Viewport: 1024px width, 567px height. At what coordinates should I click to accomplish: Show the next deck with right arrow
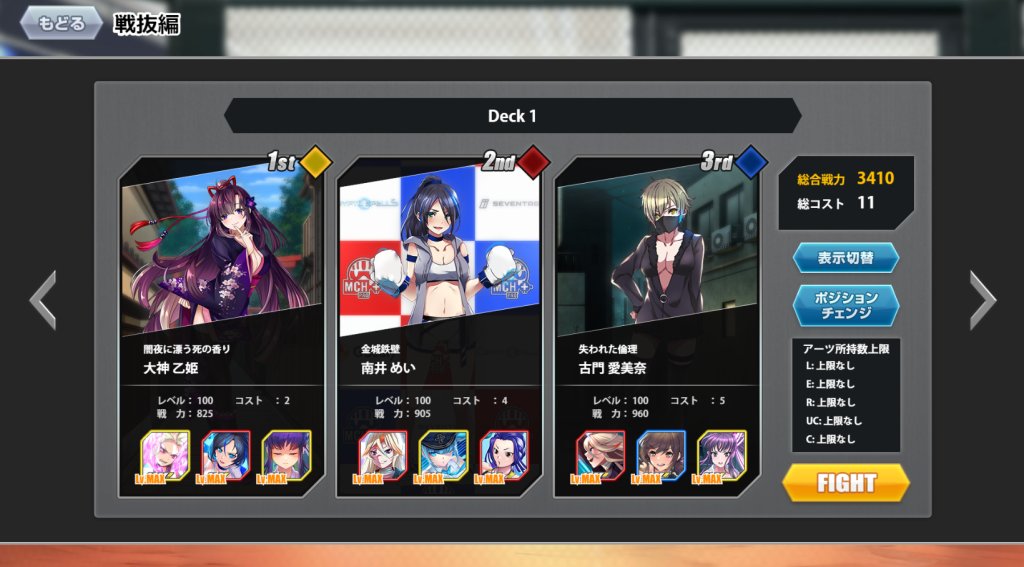(982, 300)
